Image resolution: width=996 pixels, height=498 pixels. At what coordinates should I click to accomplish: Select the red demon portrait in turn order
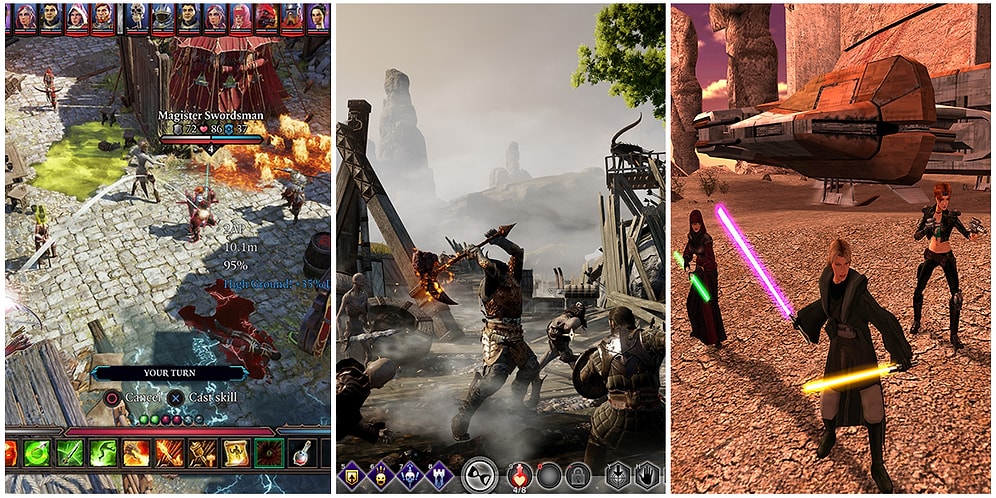tap(266, 16)
